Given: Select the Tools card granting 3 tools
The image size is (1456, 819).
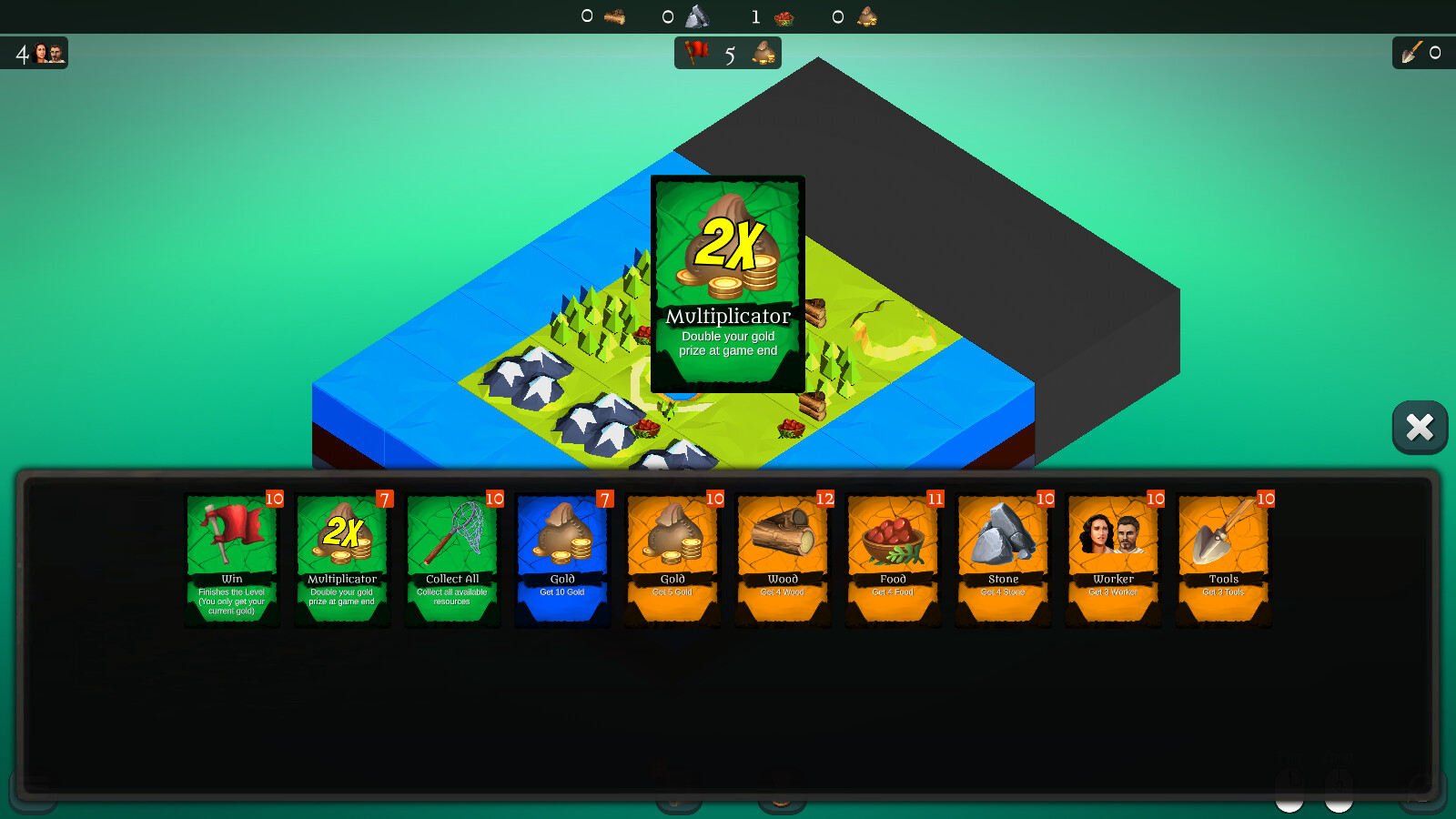Looking at the screenshot, I should point(1224,558).
